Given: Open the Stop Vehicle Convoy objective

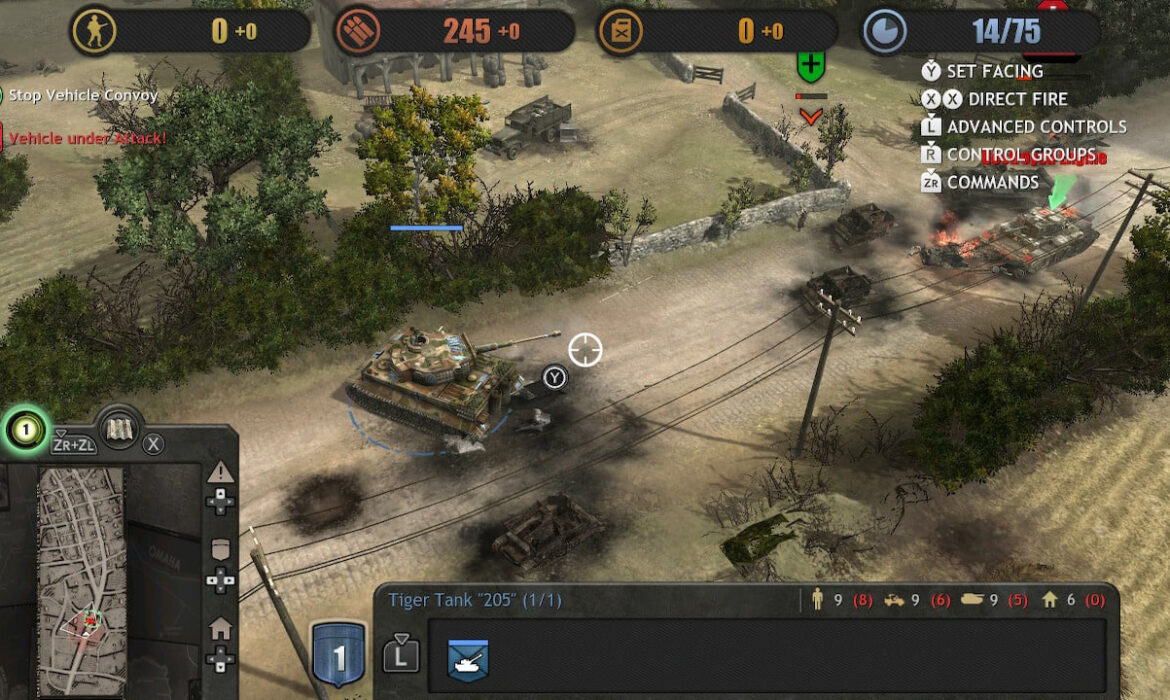Looking at the screenshot, I should [83, 96].
